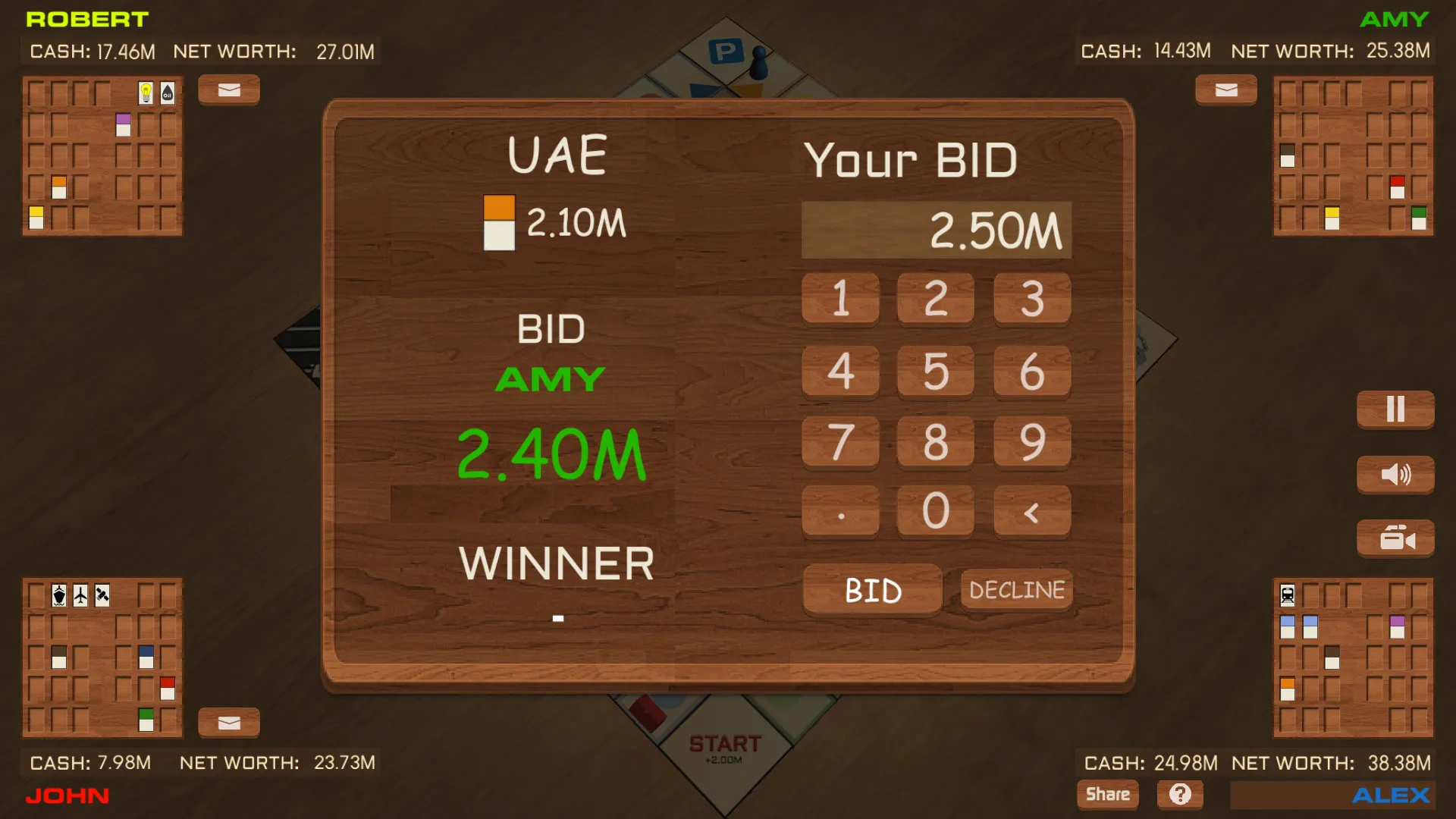
Task: Click the bid amount input field
Action: click(x=936, y=228)
